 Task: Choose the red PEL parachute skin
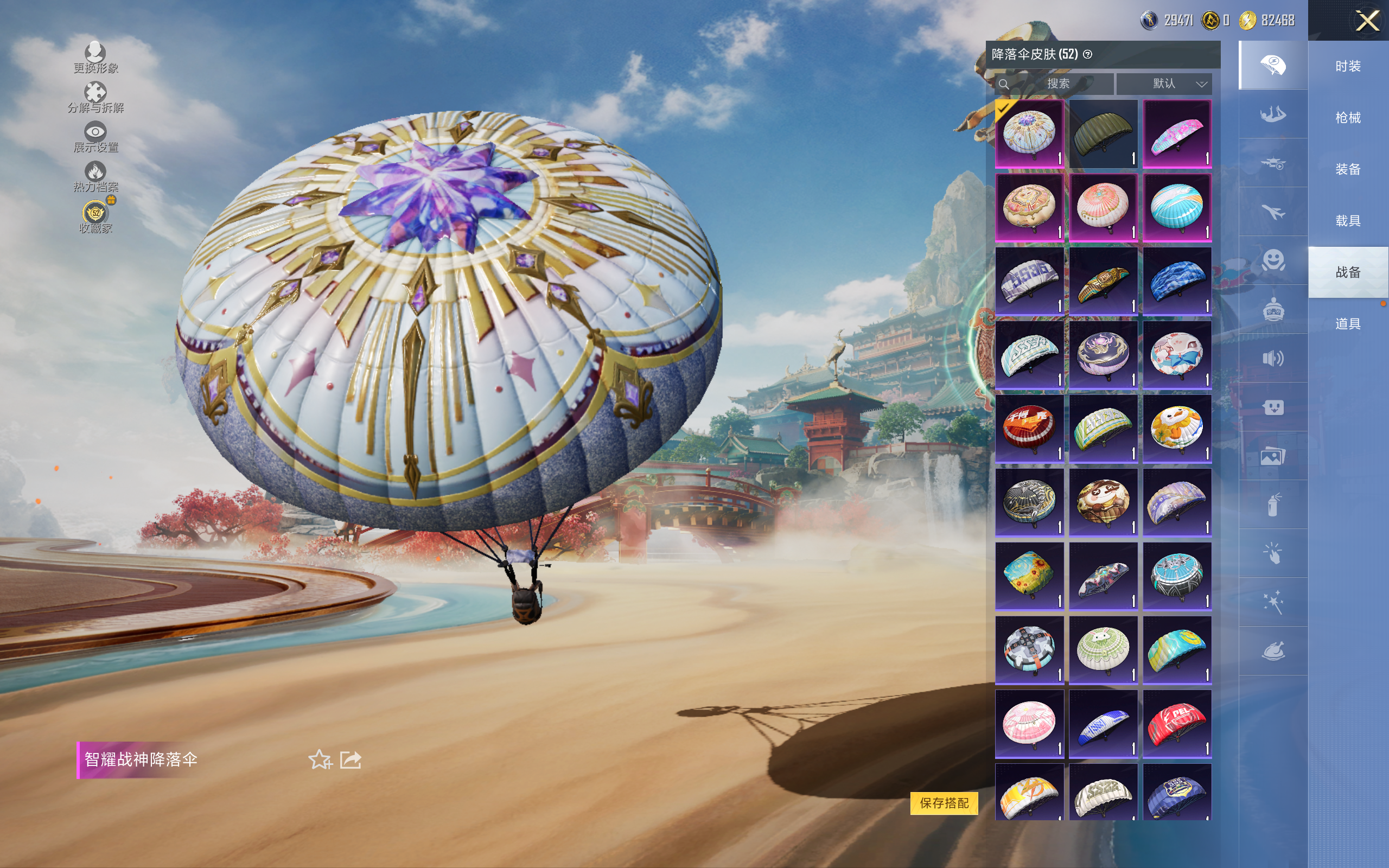point(1177,724)
